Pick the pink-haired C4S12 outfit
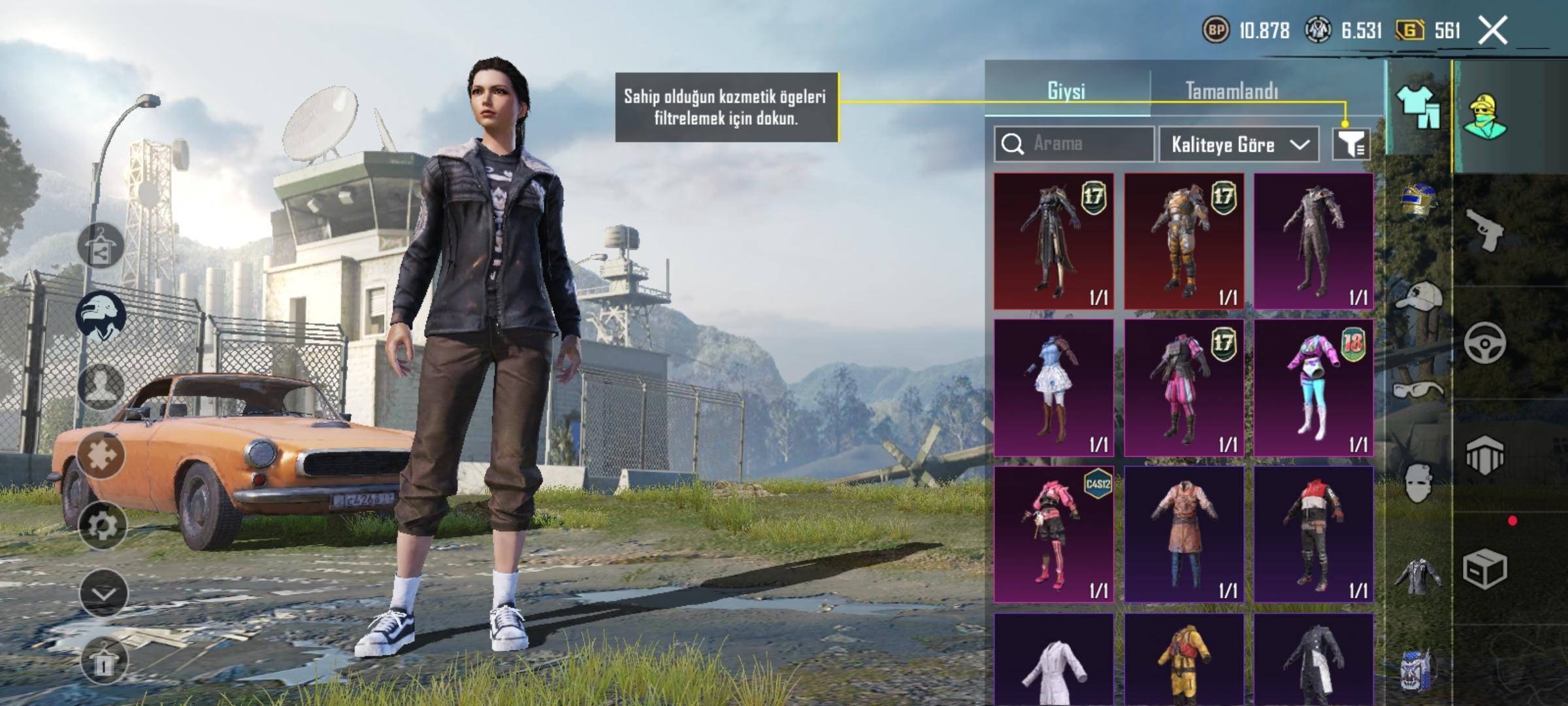 (x=1054, y=534)
